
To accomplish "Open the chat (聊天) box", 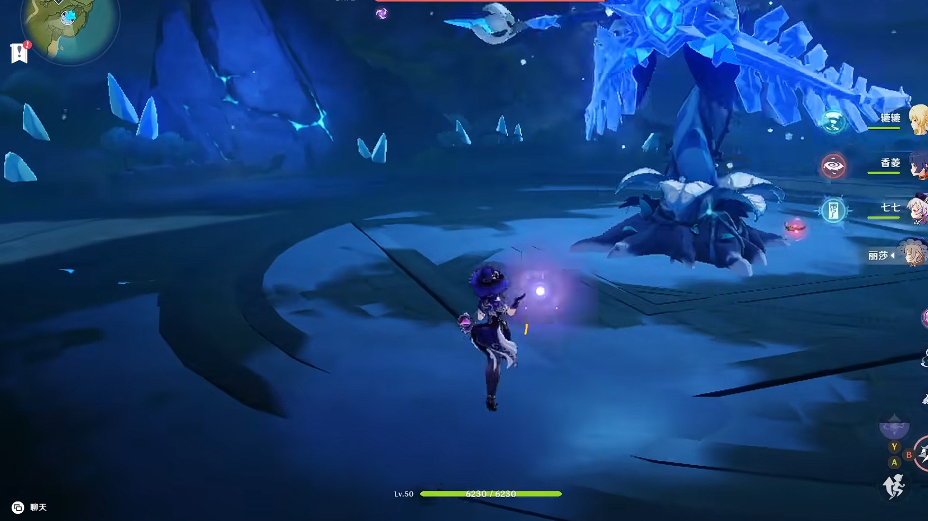I will click(30, 508).
